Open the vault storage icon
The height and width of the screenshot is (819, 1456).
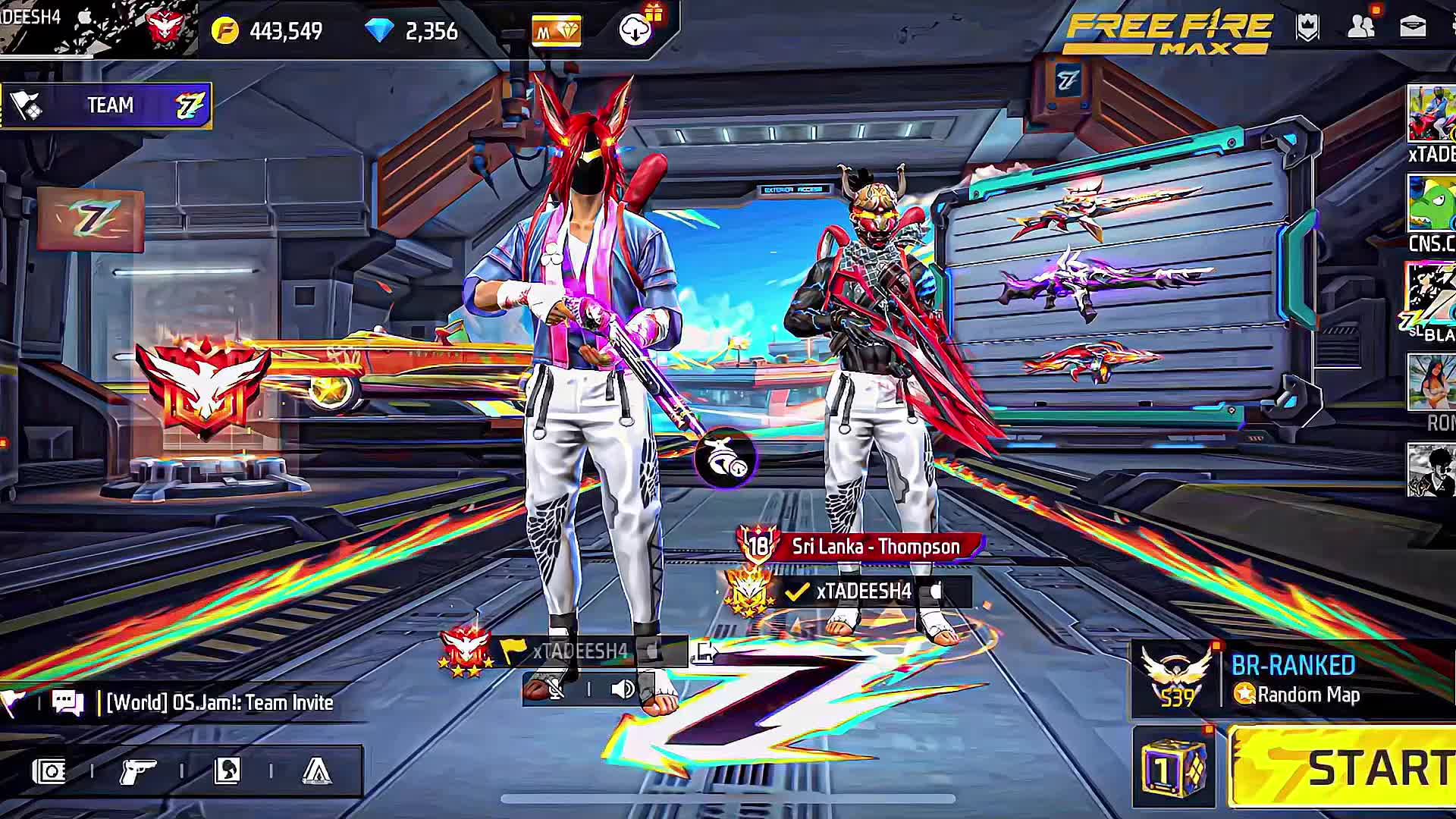pyautogui.click(x=49, y=772)
